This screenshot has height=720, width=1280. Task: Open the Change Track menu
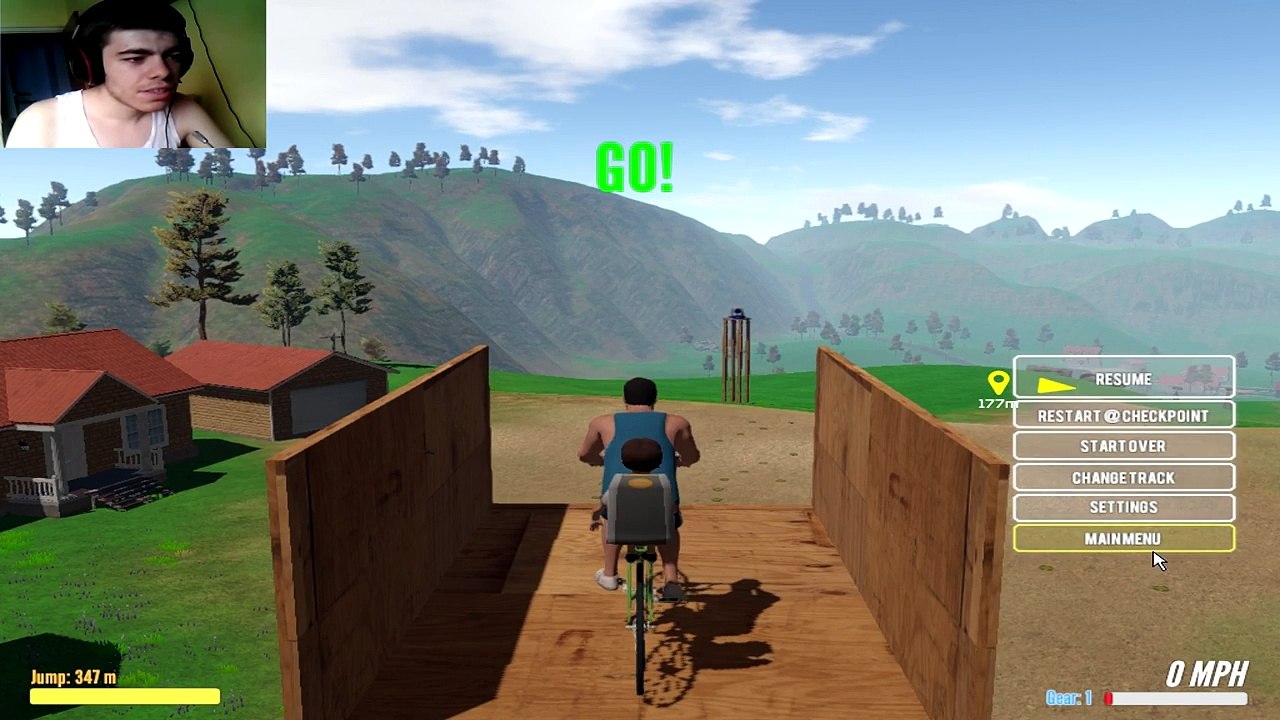1123,477
